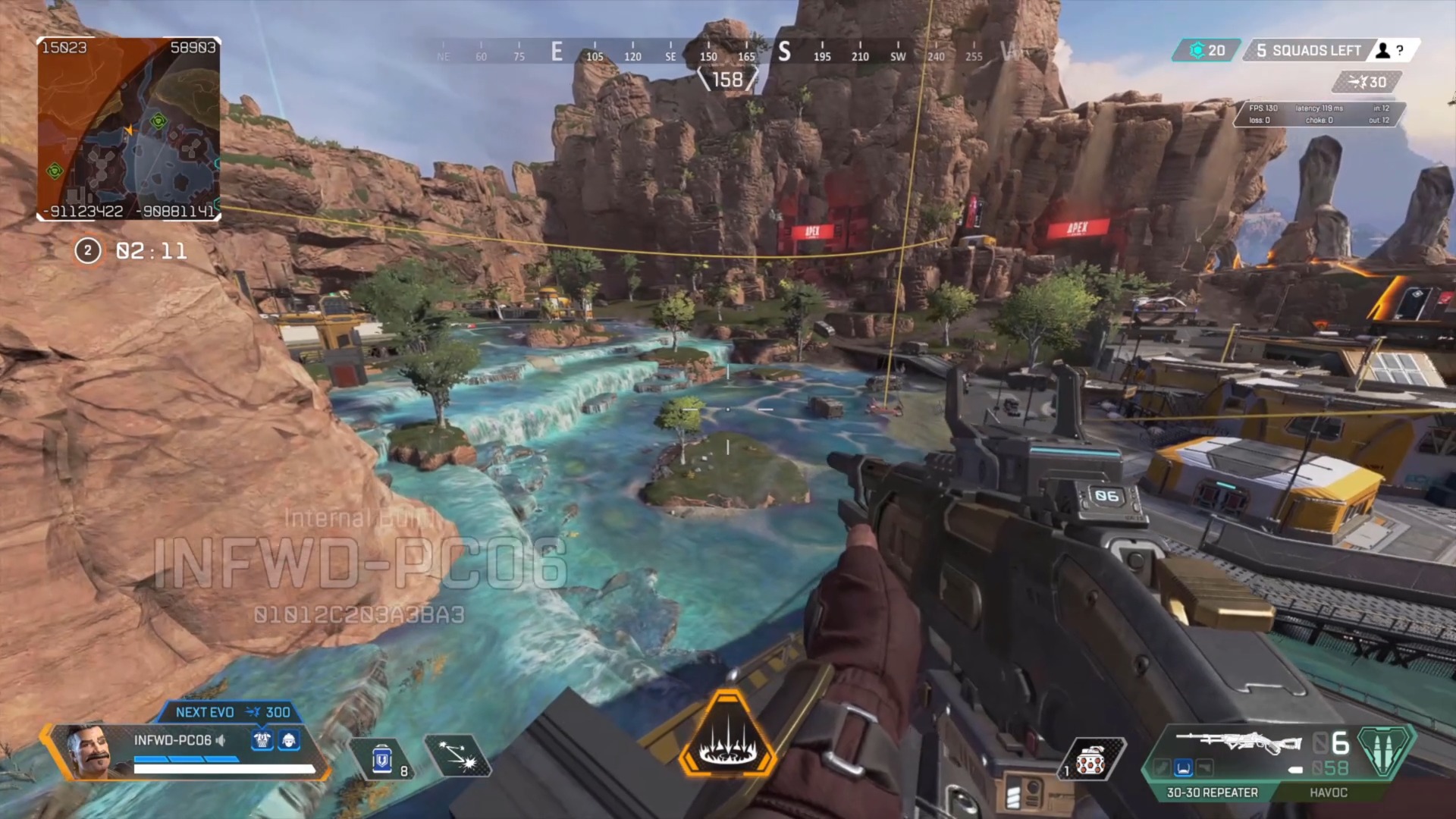The height and width of the screenshot is (819, 1456).
Task: Click the shield cell item icon showing 8
Action: (381, 759)
